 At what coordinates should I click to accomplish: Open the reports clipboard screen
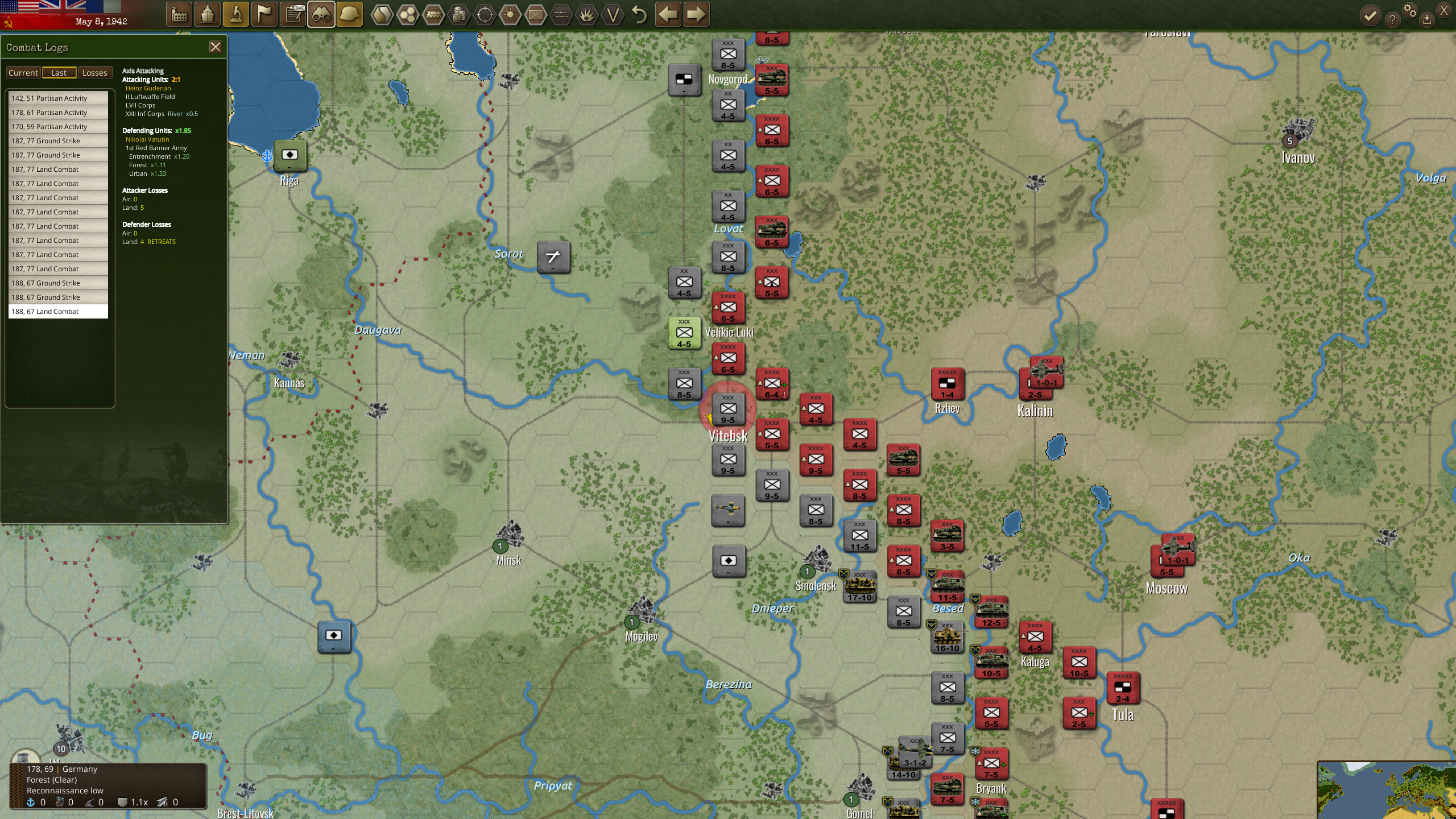(x=293, y=14)
